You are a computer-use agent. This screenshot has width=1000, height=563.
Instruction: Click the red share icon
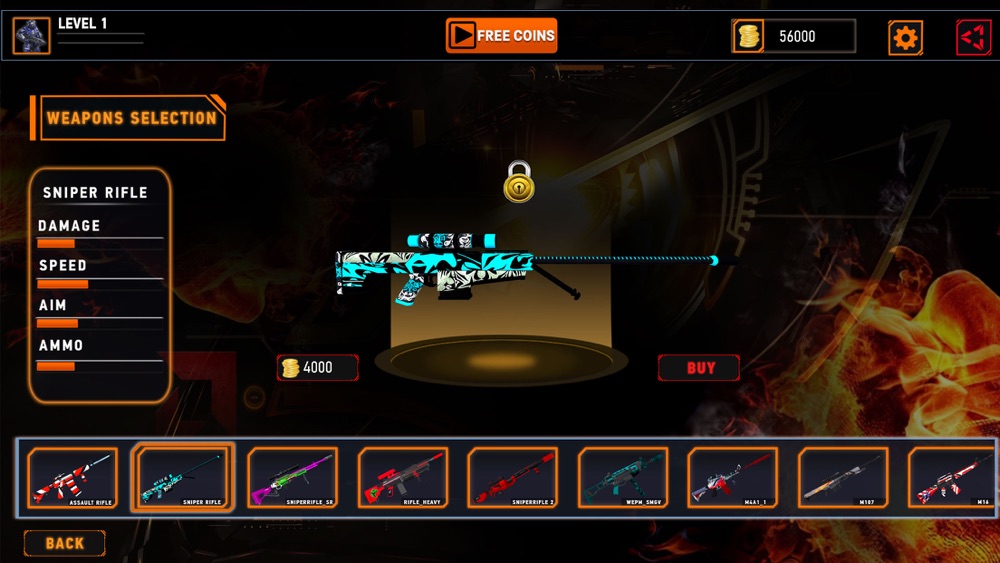coord(973,38)
